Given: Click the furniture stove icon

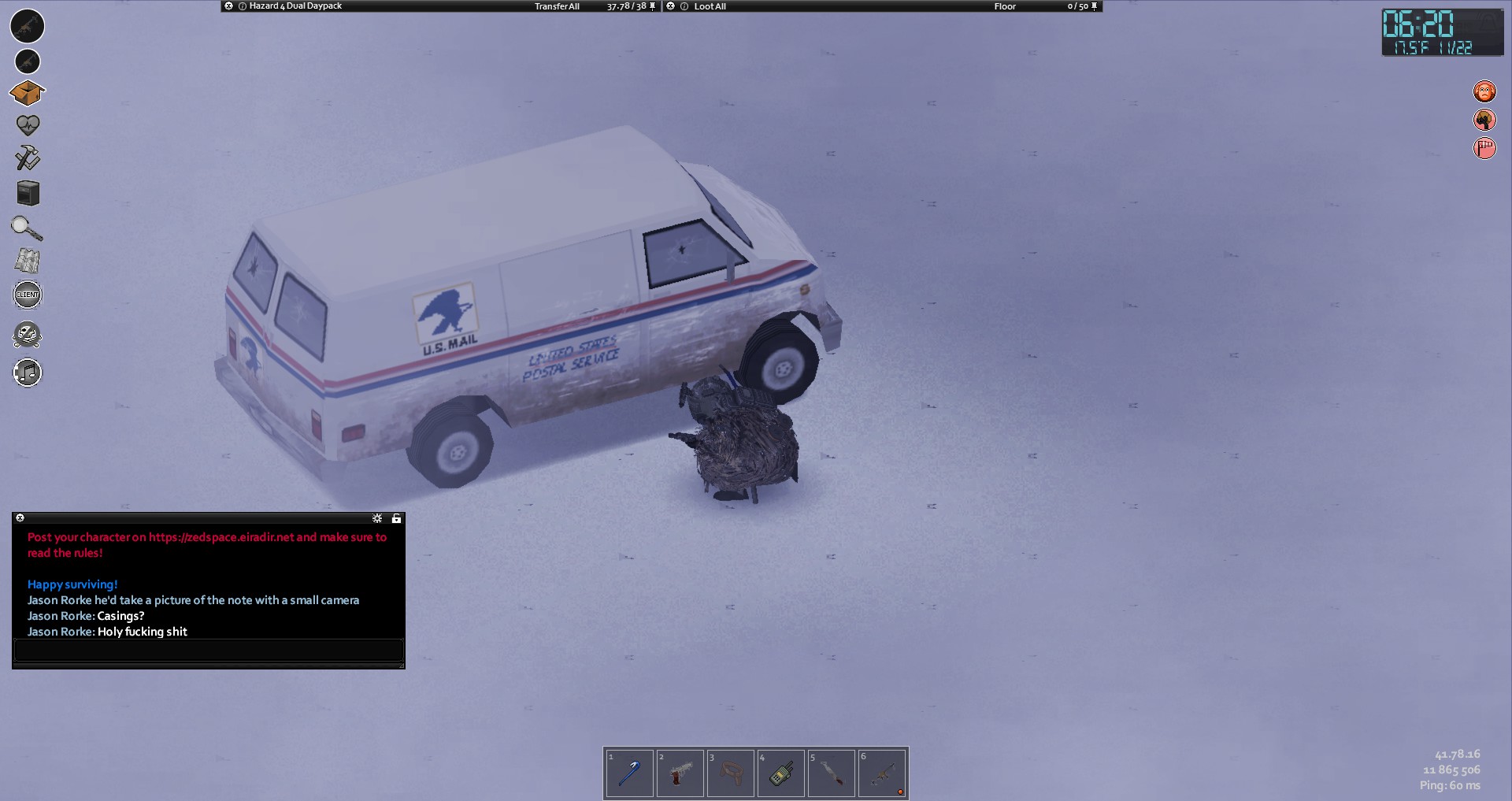Looking at the screenshot, I should tap(28, 193).
